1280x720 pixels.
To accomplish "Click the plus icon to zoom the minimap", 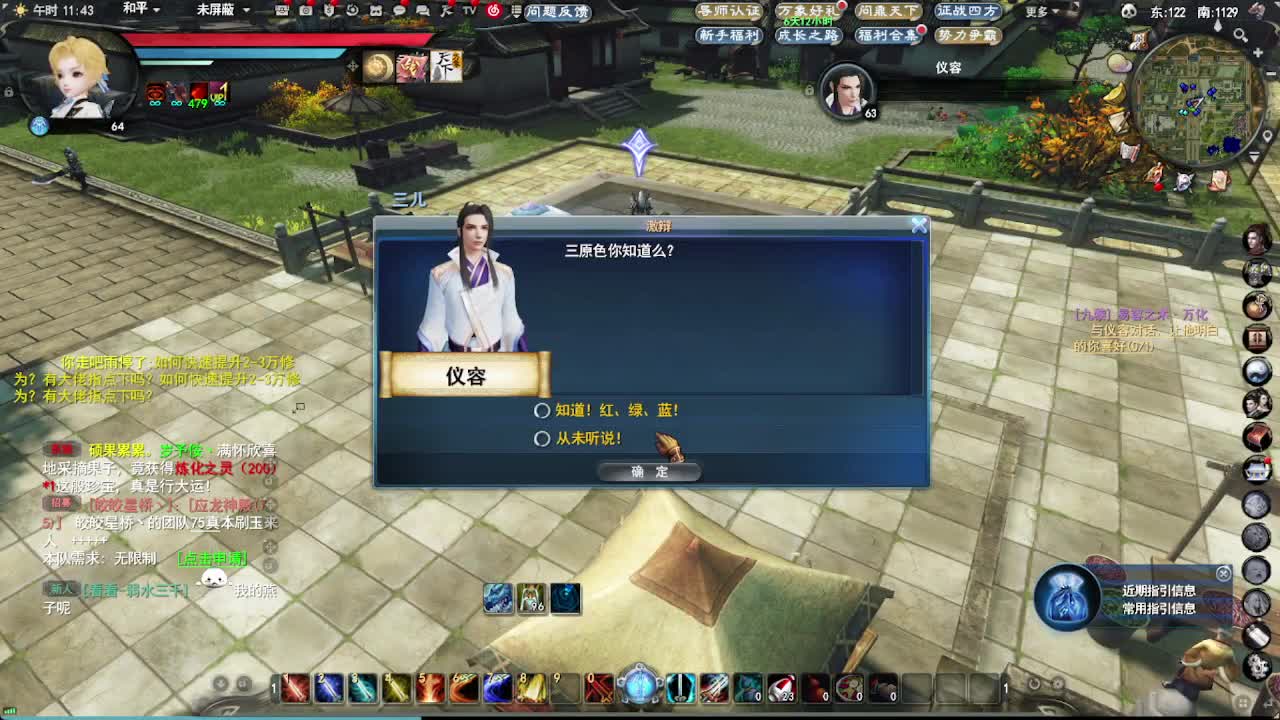I will click(x=1258, y=52).
